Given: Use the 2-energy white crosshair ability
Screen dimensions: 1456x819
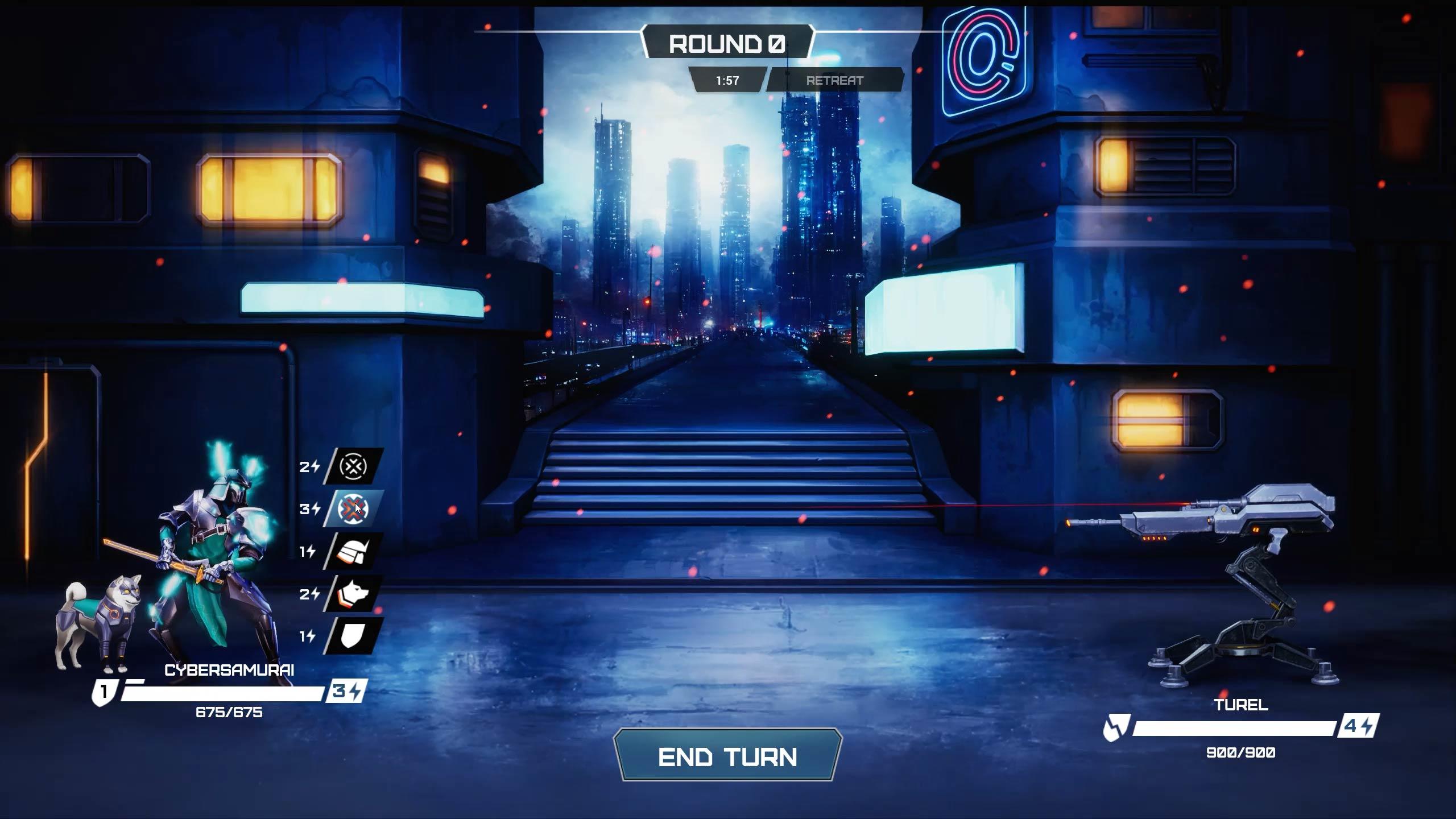Looking at the screenshot, I should 353,466.
